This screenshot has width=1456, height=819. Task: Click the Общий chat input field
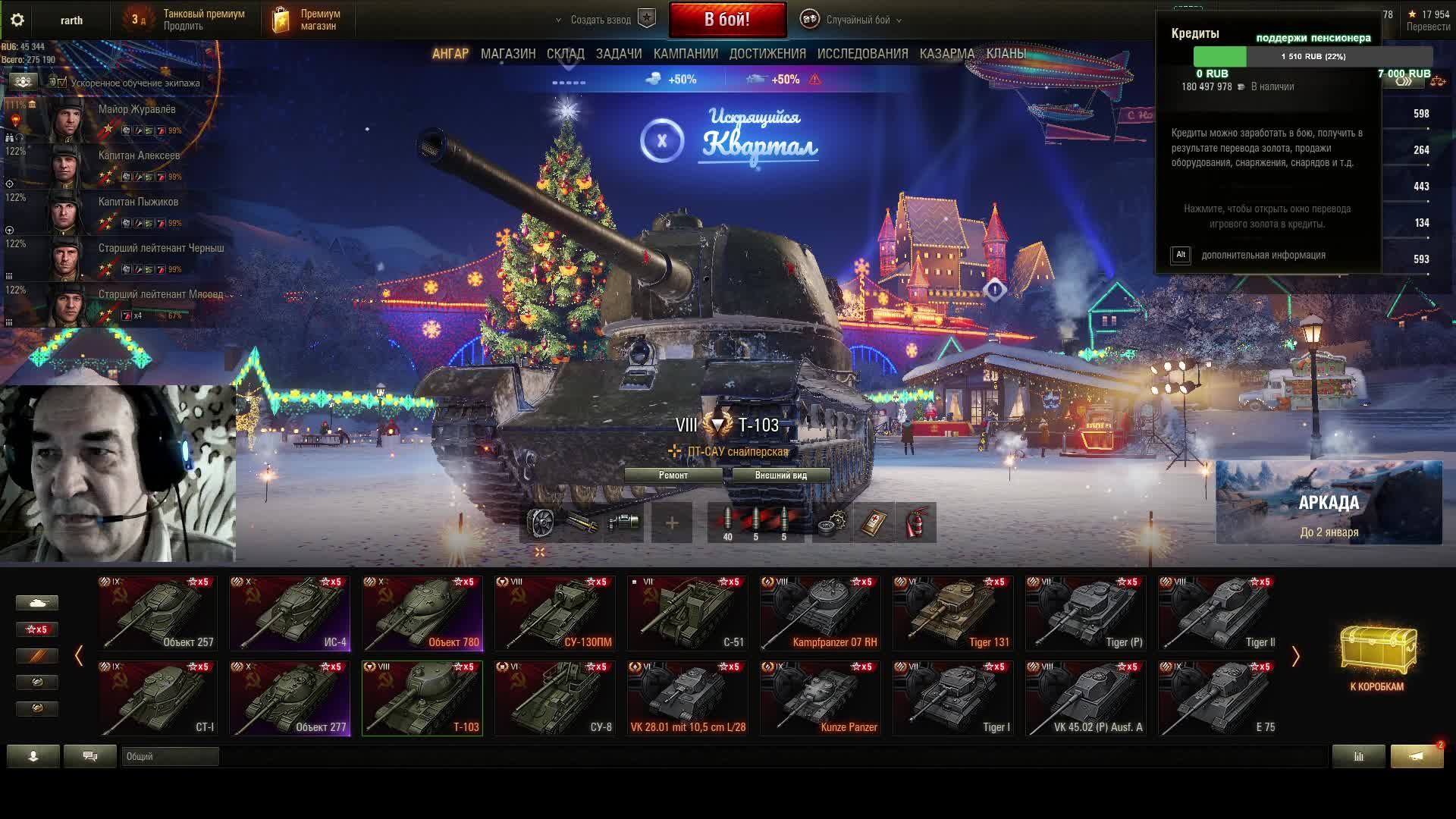(170, 756)
